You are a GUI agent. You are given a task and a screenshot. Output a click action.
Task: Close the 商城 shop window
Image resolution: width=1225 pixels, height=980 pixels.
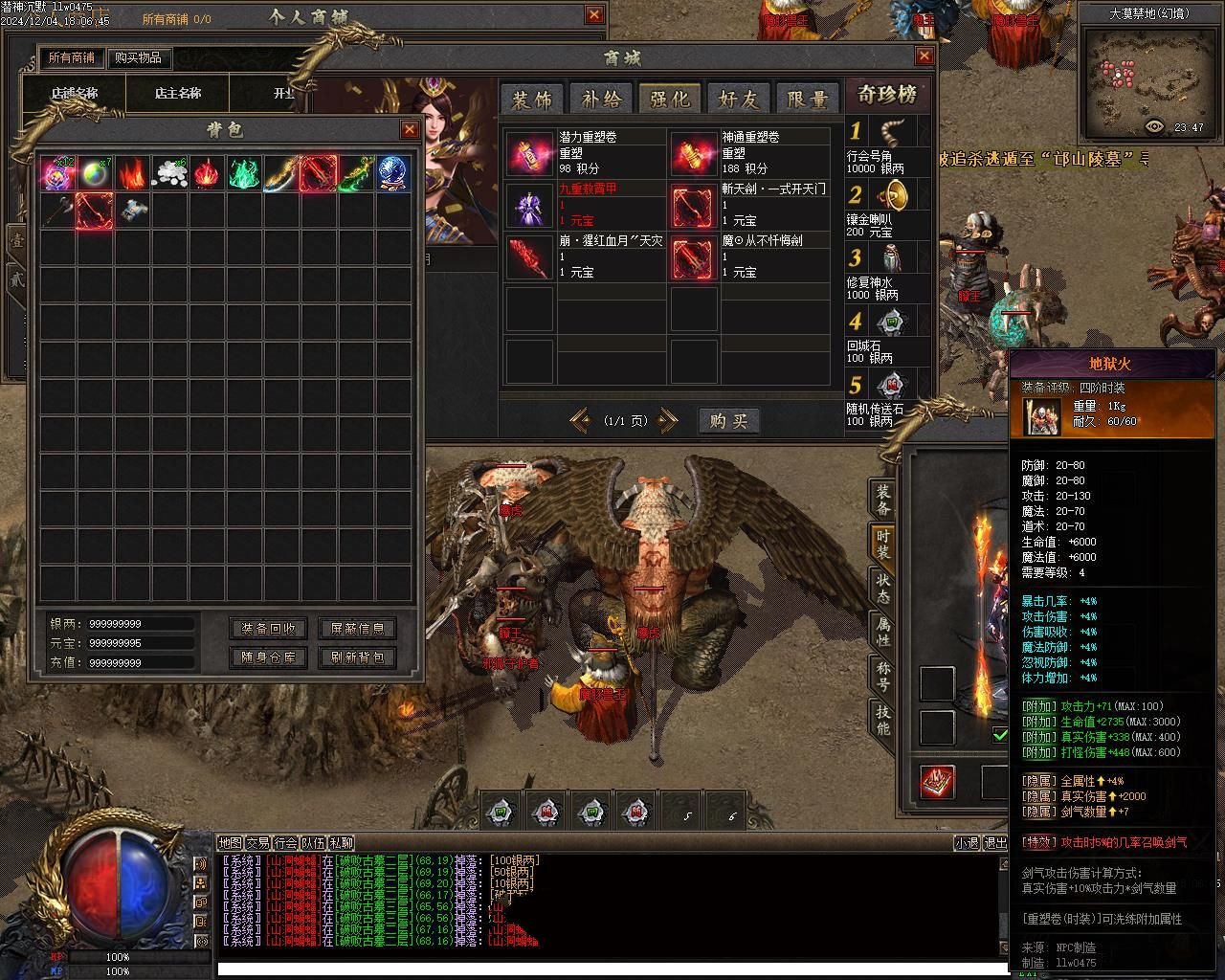924,56
